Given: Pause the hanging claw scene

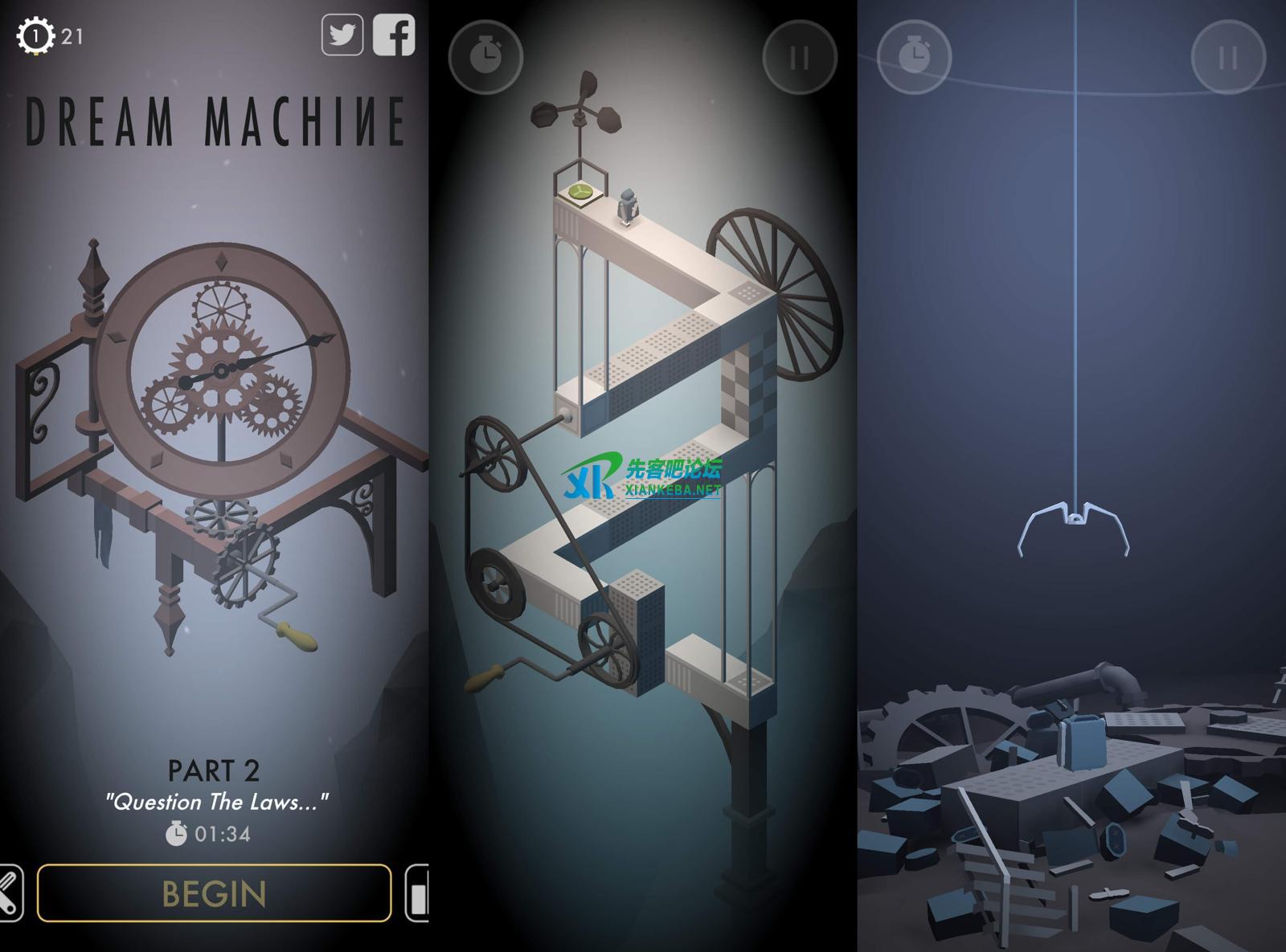Looking at the screenshot, I should (x=1227, y=58).
